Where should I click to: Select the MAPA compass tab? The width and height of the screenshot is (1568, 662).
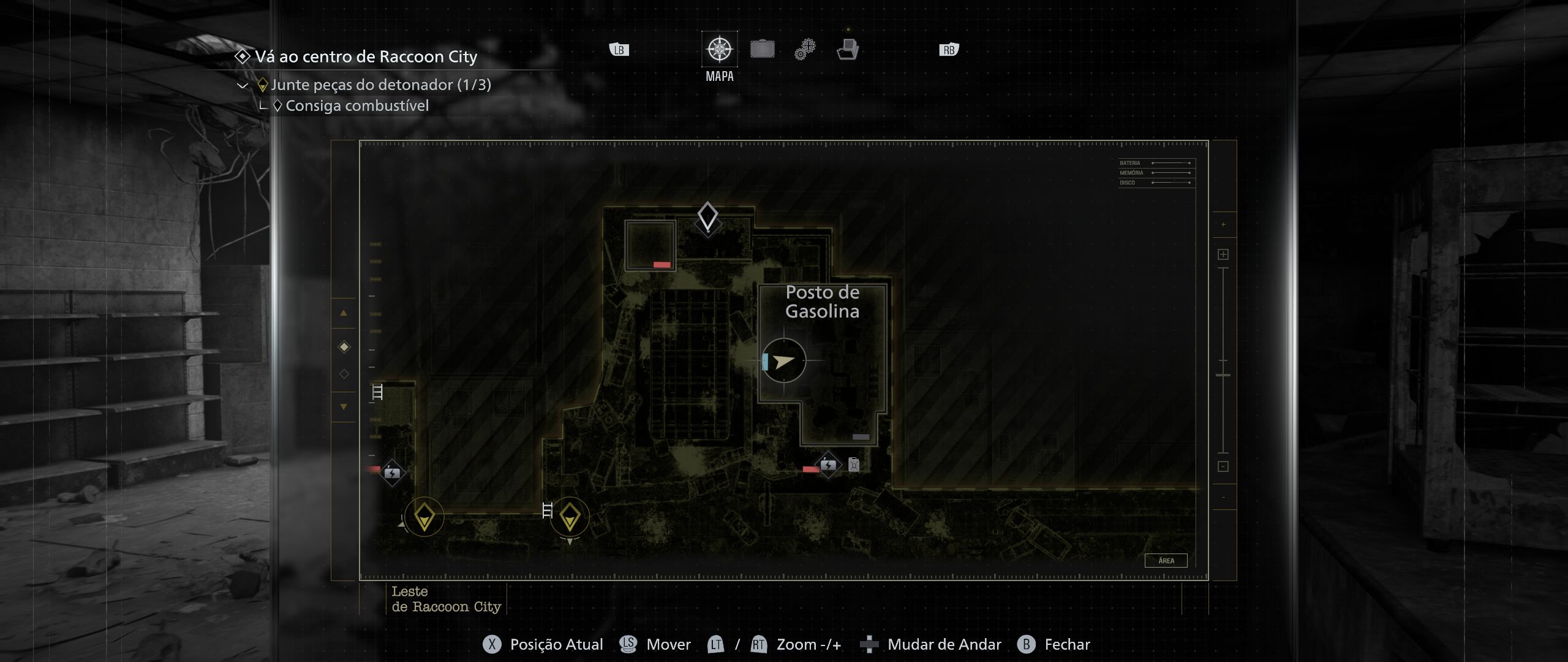coord(719,49)
